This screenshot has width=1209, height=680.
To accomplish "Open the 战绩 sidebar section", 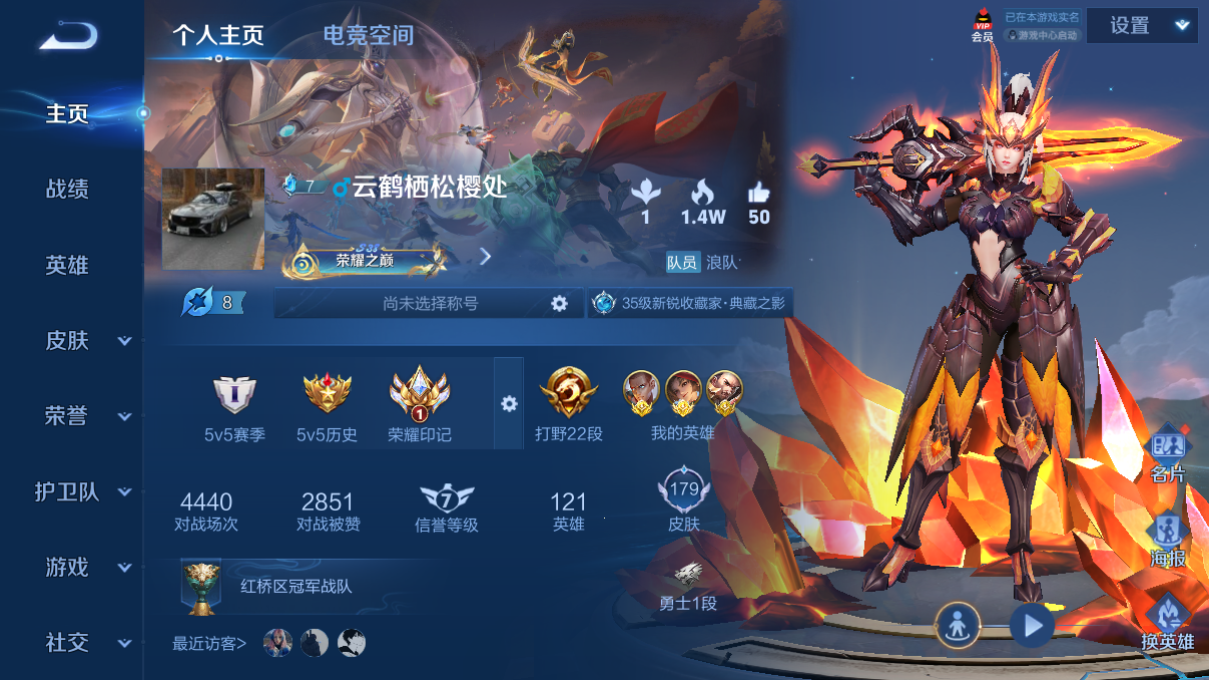I will tap(67, 189).
